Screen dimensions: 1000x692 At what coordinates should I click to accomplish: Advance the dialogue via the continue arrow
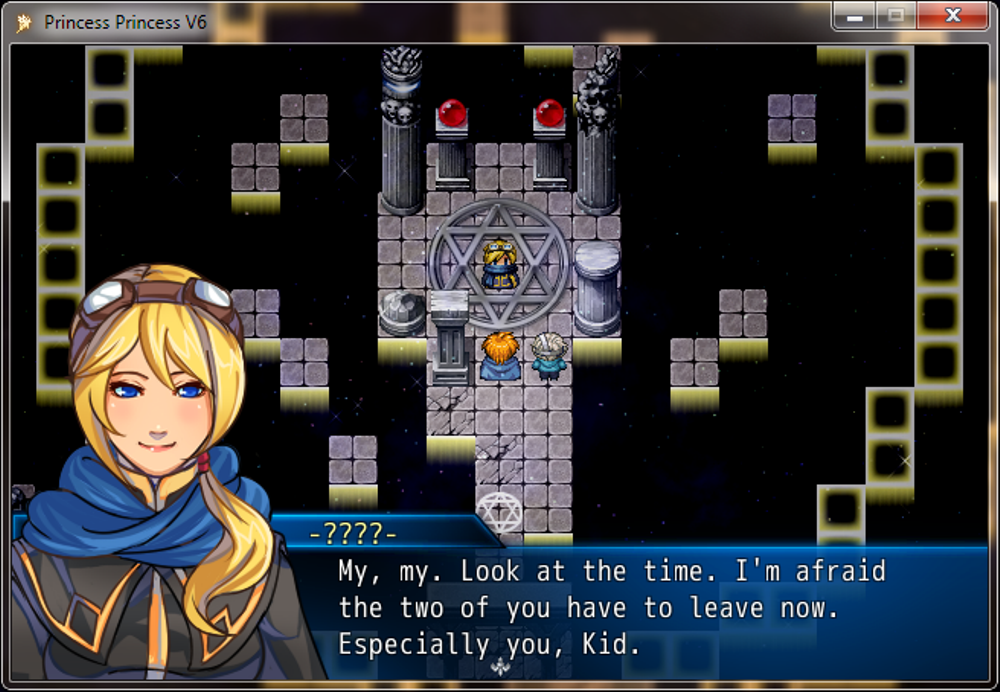pos(502,667)
